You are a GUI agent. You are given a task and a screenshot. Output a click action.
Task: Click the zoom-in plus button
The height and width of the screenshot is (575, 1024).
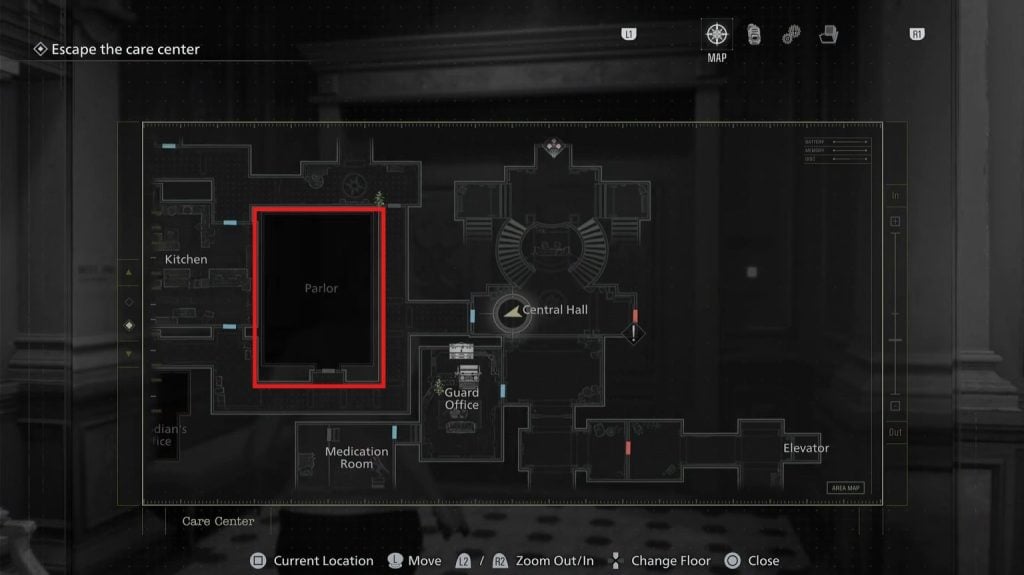coord(895,221)
